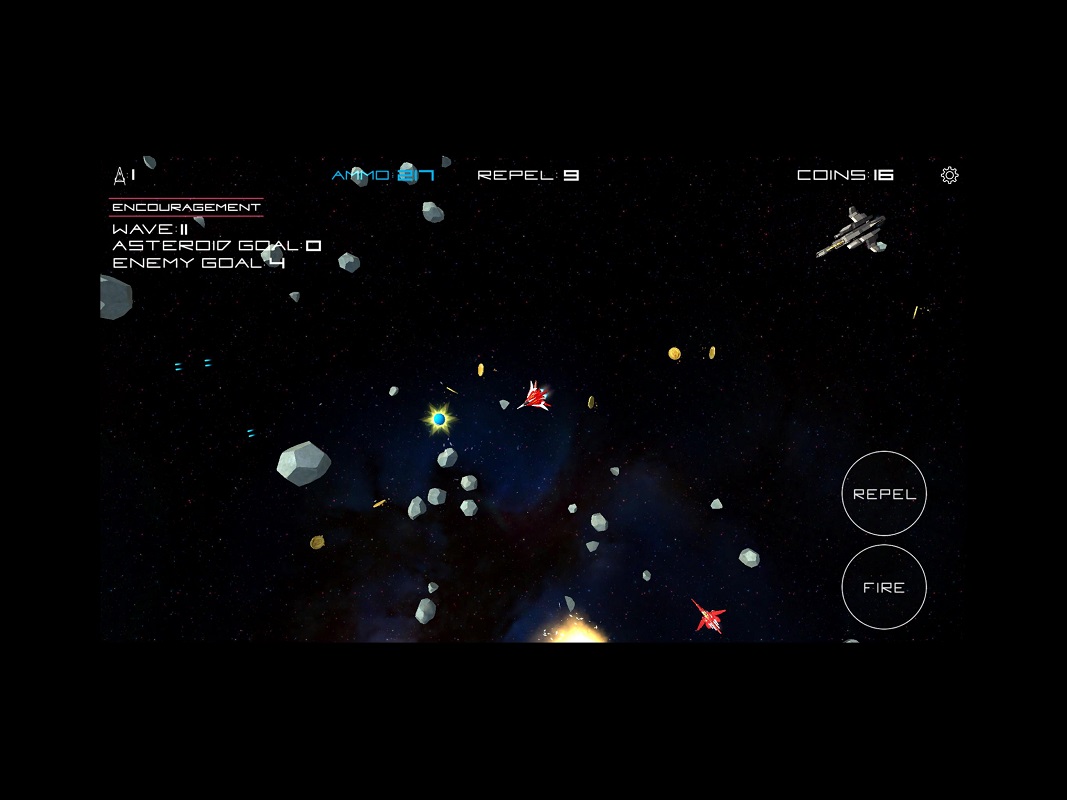Tap the REPEL circle button
Screen dimensions: 1067x800
coord(884,494)
